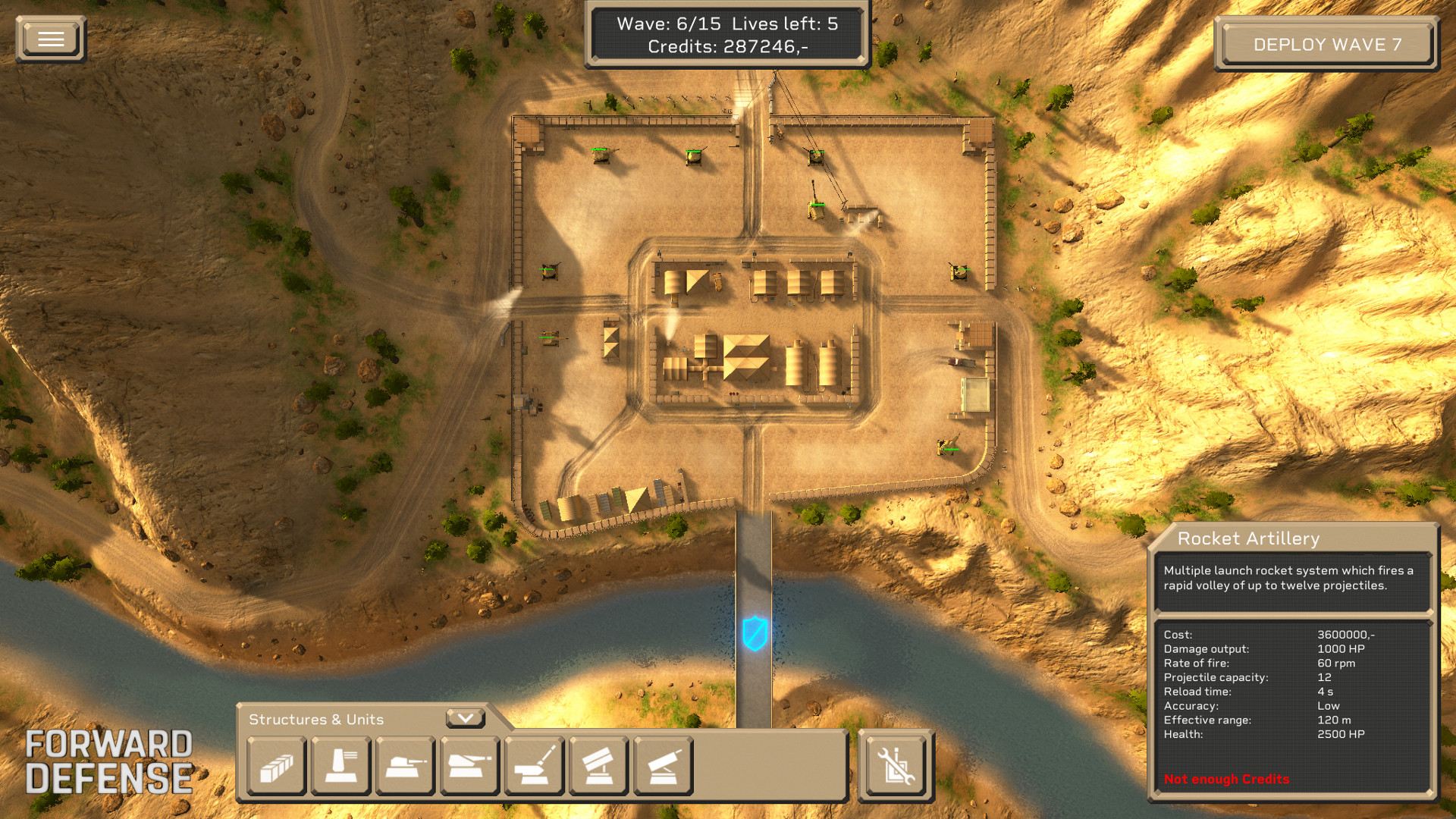Select the Rocket Artillery build icon
Viewport: 1456px width, 819px height.
pyautogui.click(x=663, y=766)
